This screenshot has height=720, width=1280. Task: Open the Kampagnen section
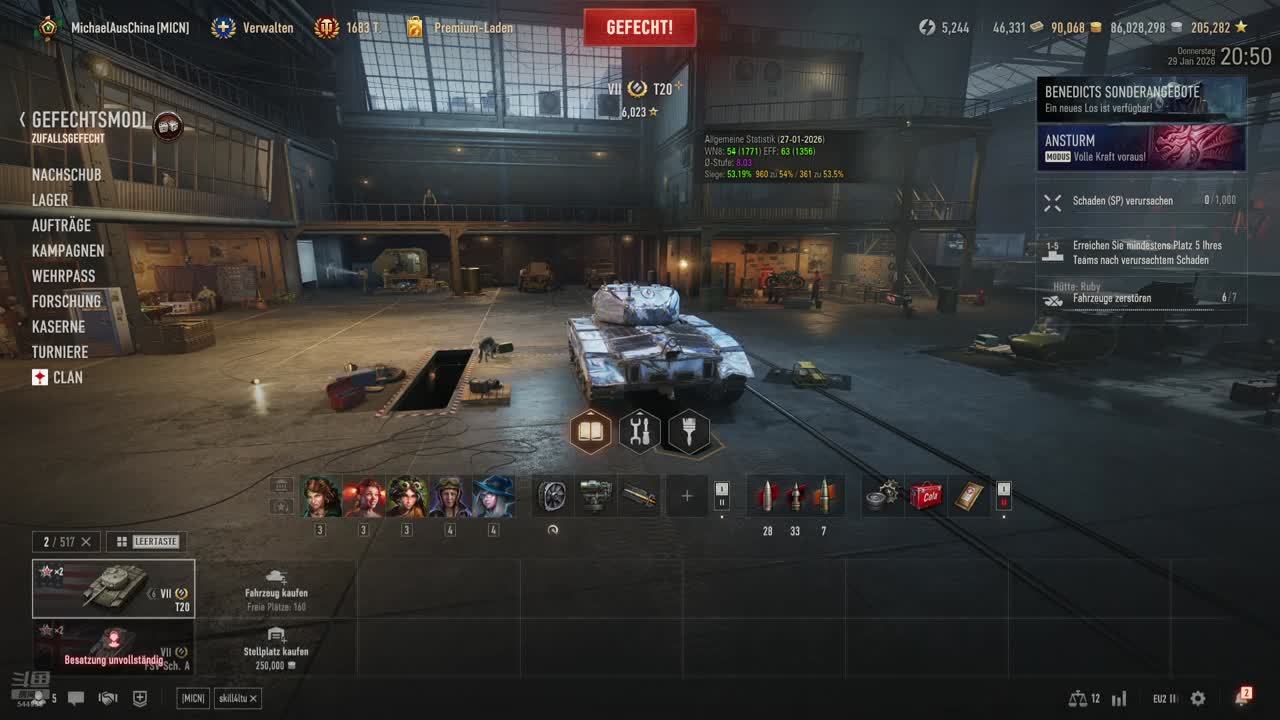click(68, 251)
